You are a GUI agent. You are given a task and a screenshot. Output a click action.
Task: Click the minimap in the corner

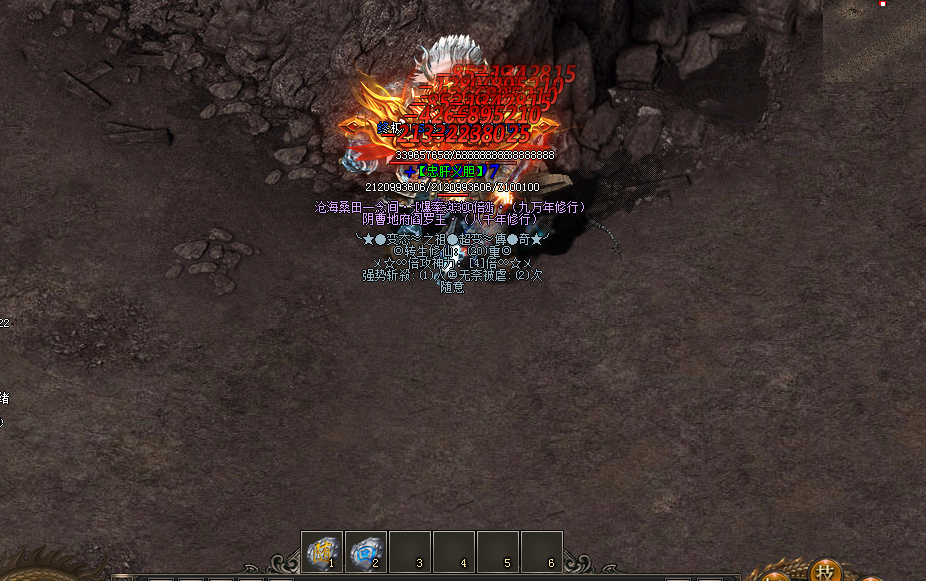pyautogui.click(x=874, y=40)
